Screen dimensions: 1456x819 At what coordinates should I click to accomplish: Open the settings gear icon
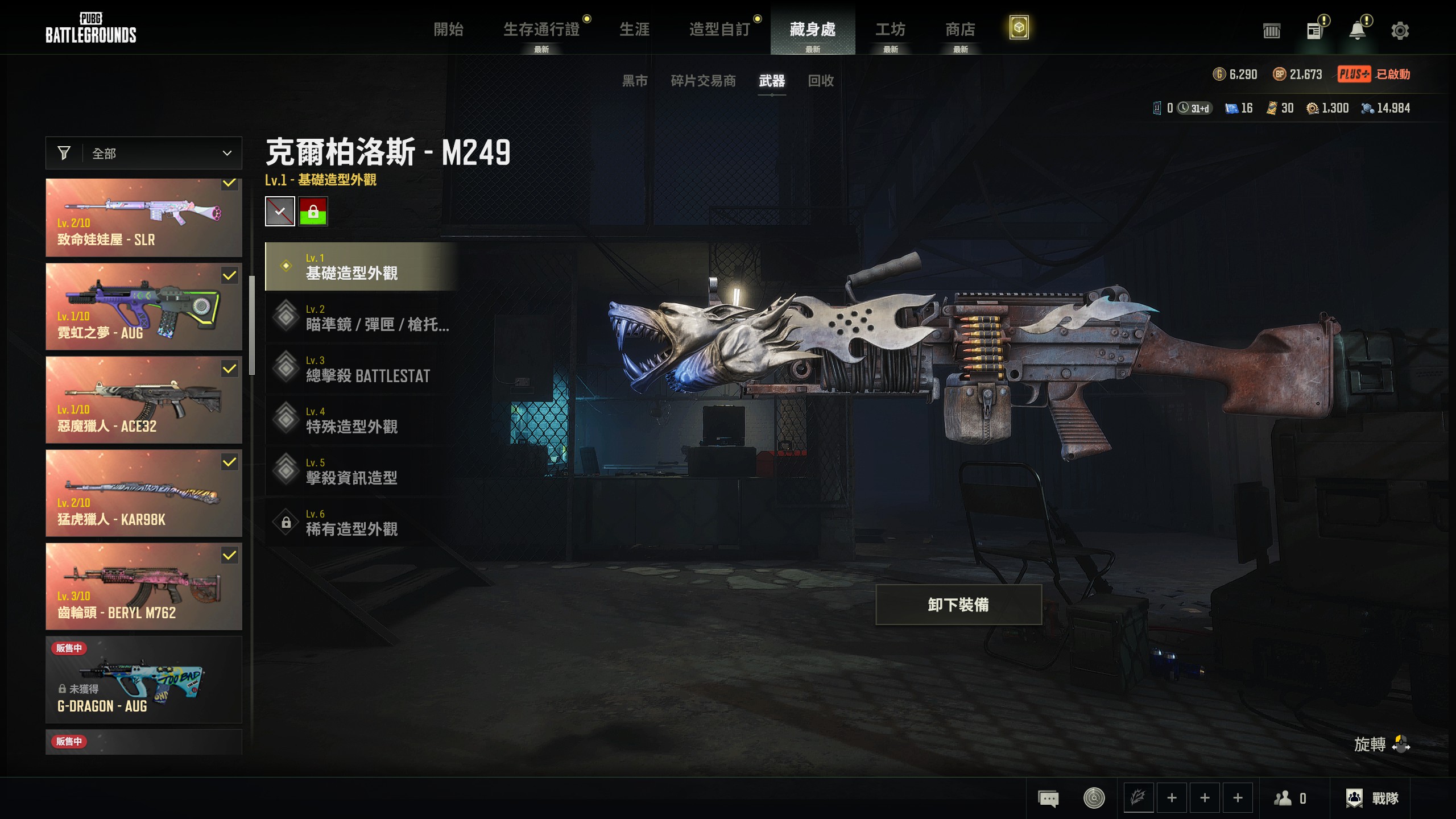tap(1400, 31)
